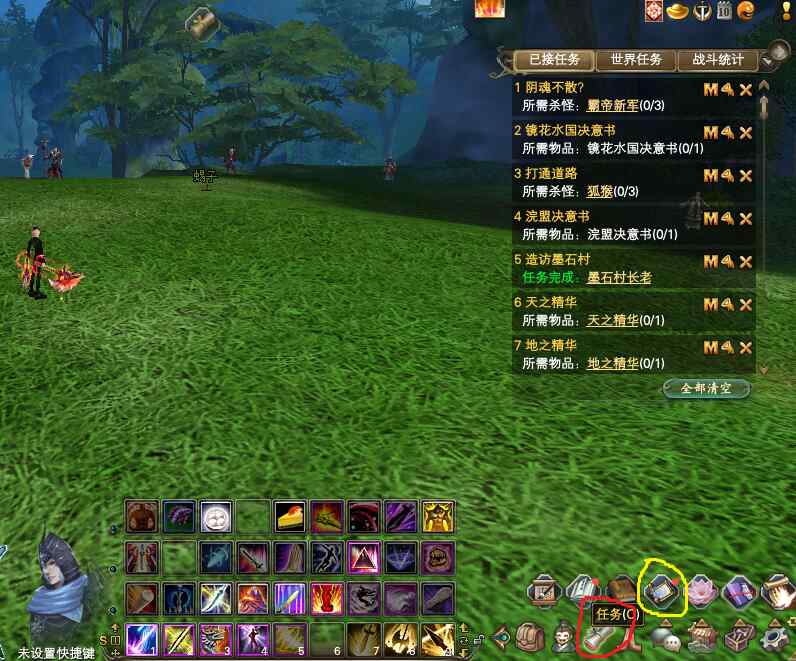Image resolution: width=796 pixels, height=661 pixels.
Task: Open the 战斗统计 tab
Action: click(718, 60)
